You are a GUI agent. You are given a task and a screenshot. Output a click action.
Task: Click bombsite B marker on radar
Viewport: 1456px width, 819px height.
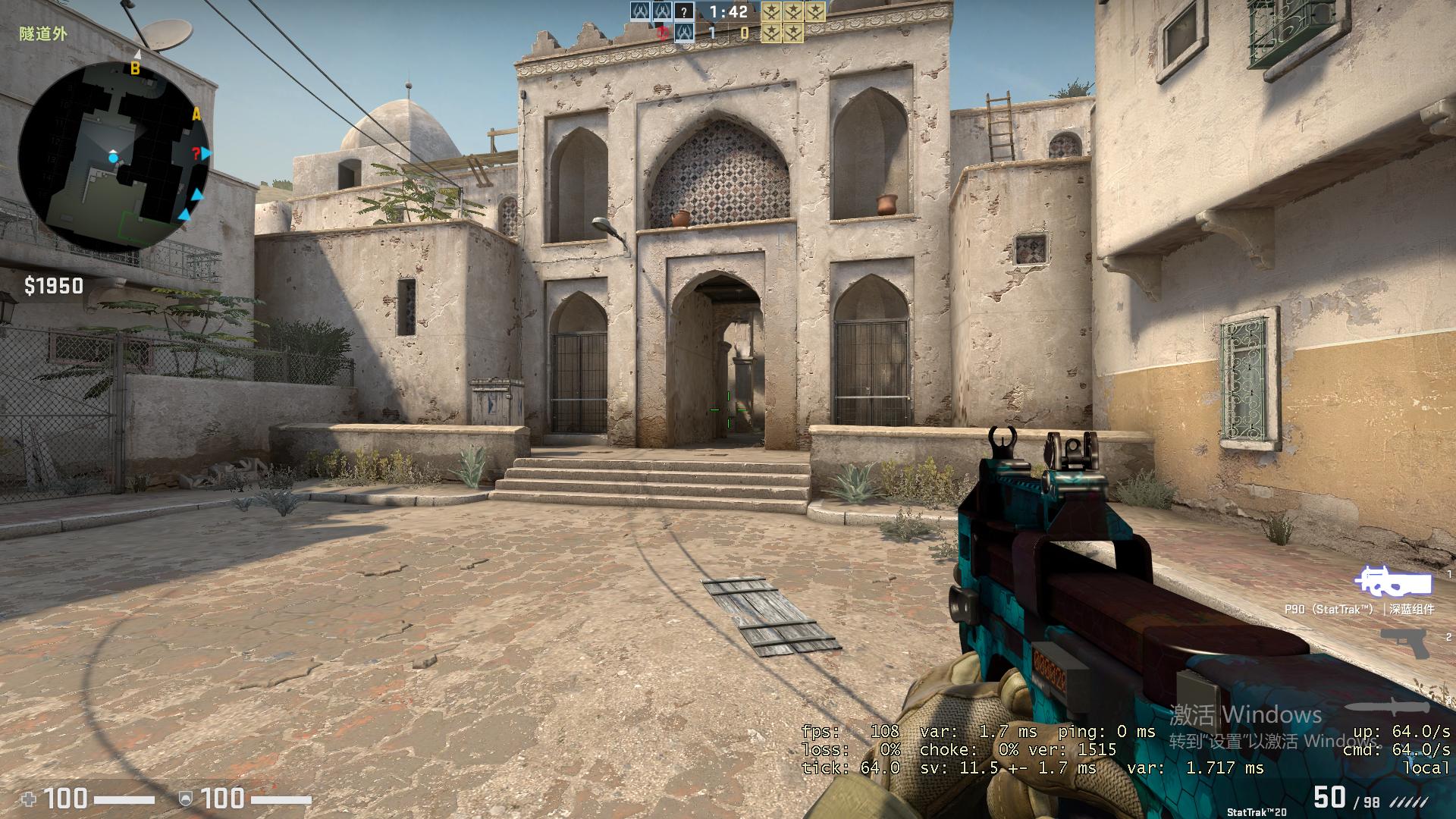coord(136,68)
